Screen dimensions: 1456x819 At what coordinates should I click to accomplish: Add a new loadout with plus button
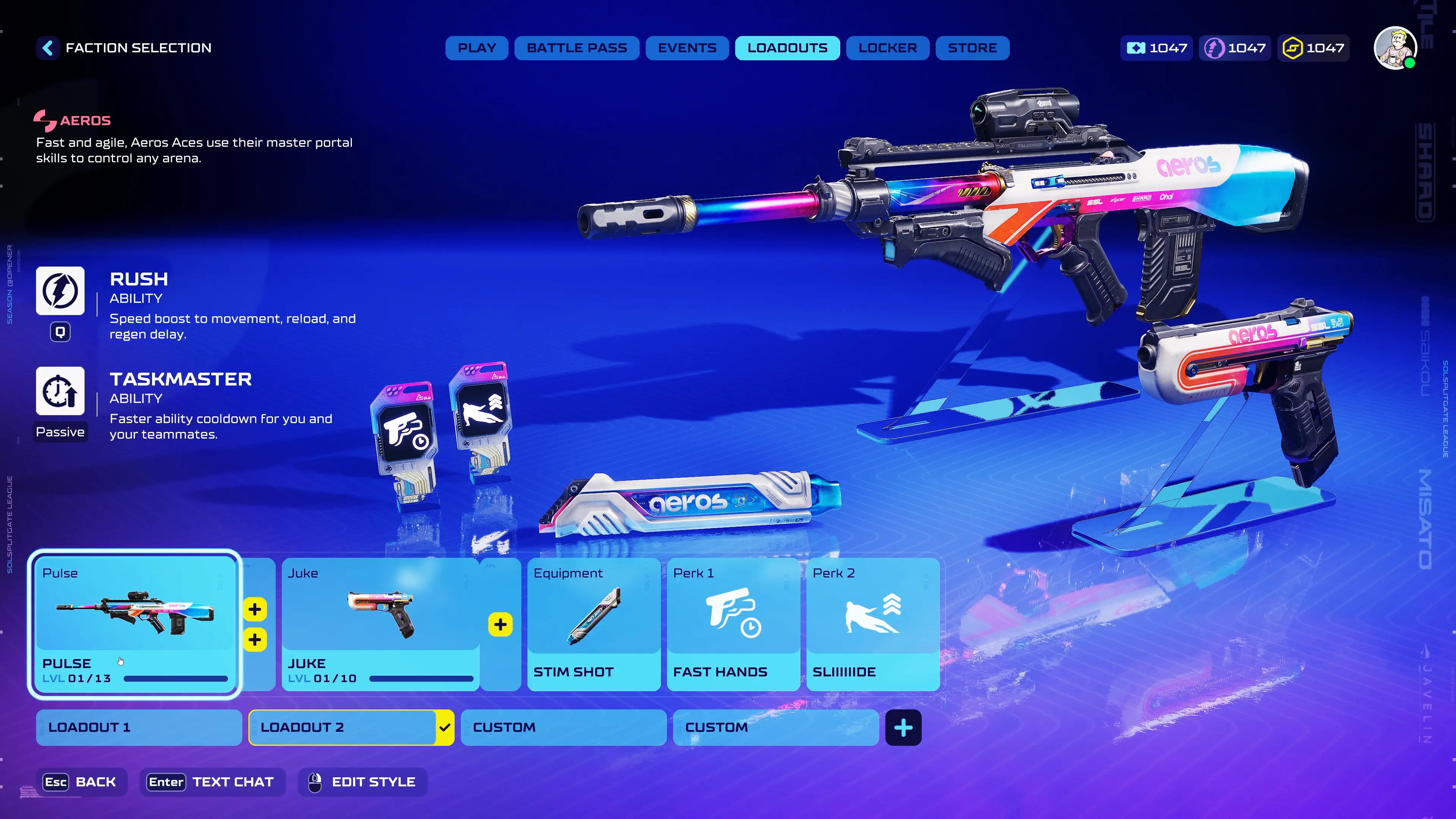[x=903, y=728]
